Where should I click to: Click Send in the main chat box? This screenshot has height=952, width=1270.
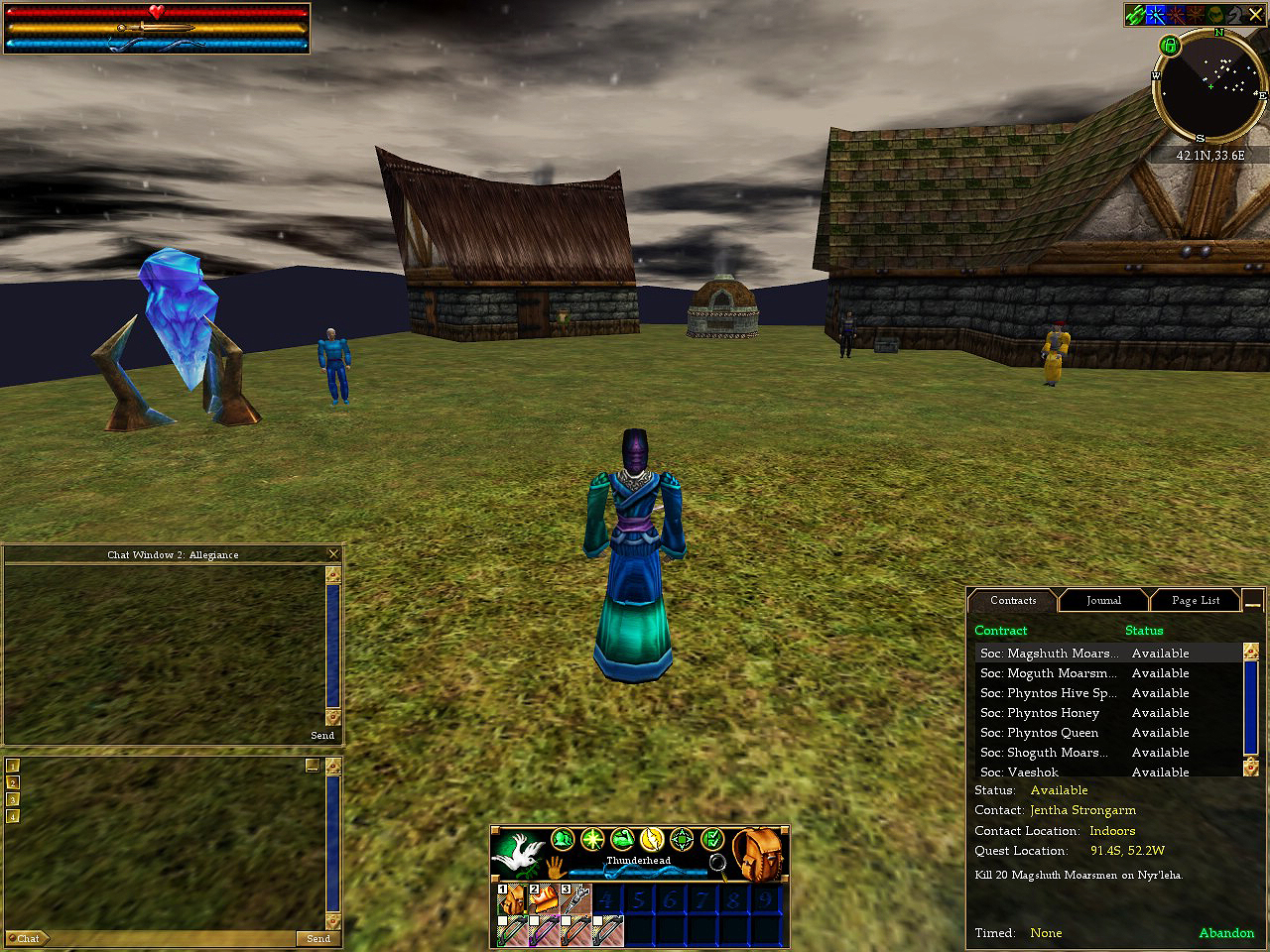pos(317,938)
